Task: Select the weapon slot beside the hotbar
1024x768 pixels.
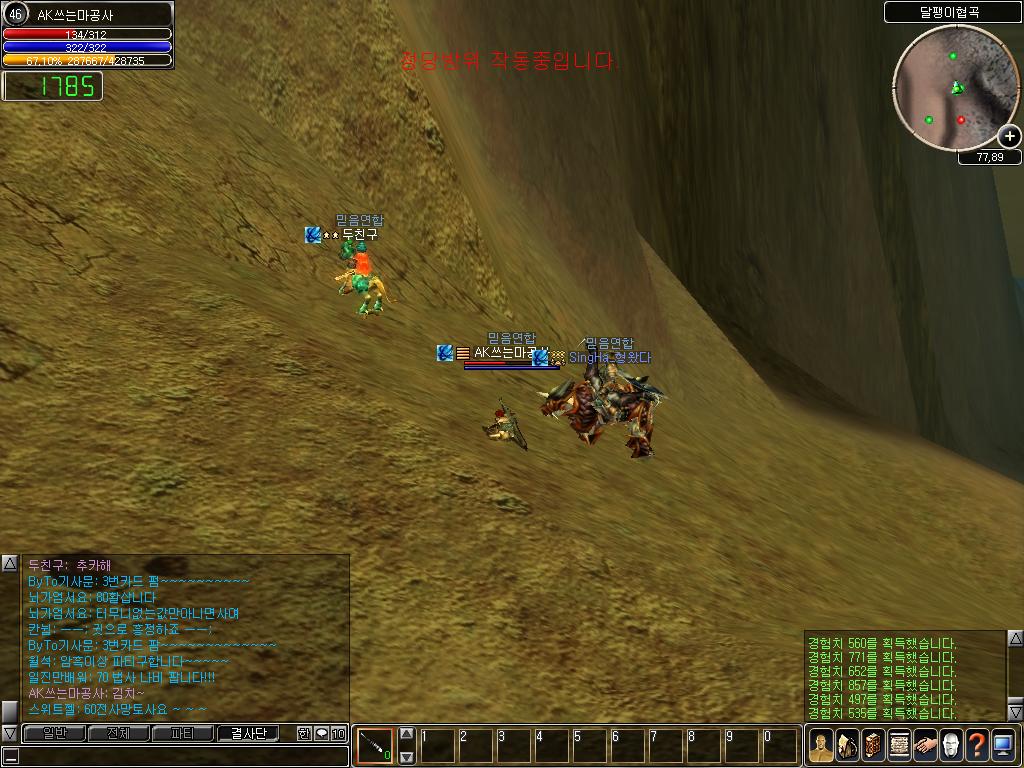Action: [375, 745]
